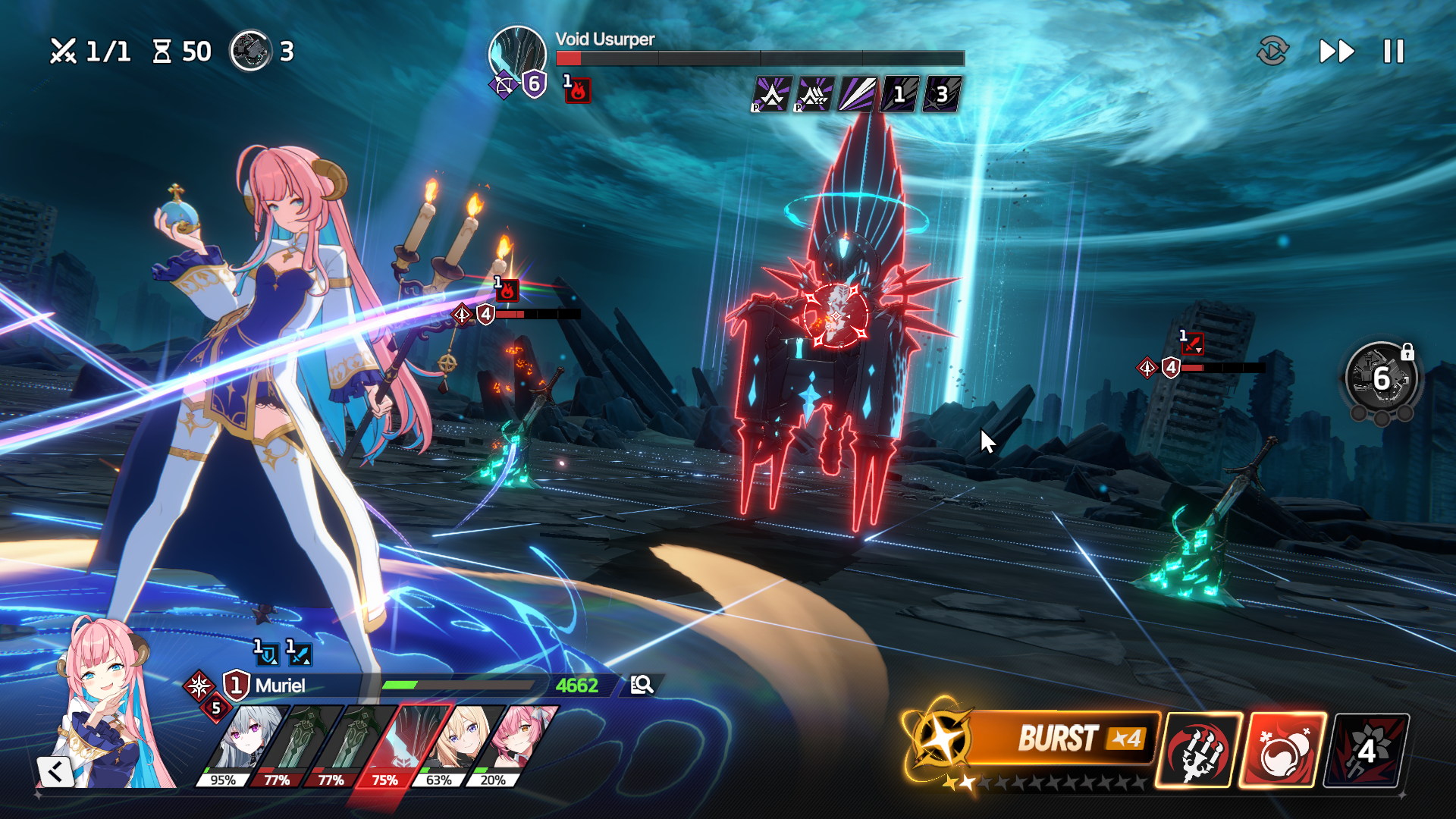Open Muriel's detail magnifier icon

[642, 685]
